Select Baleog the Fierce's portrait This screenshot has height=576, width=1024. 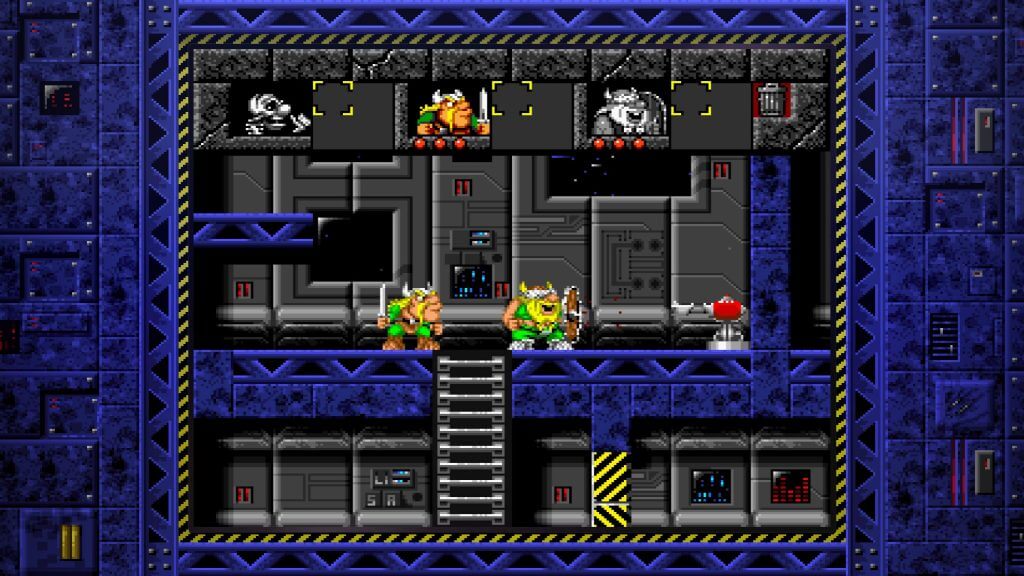point(448,112)
